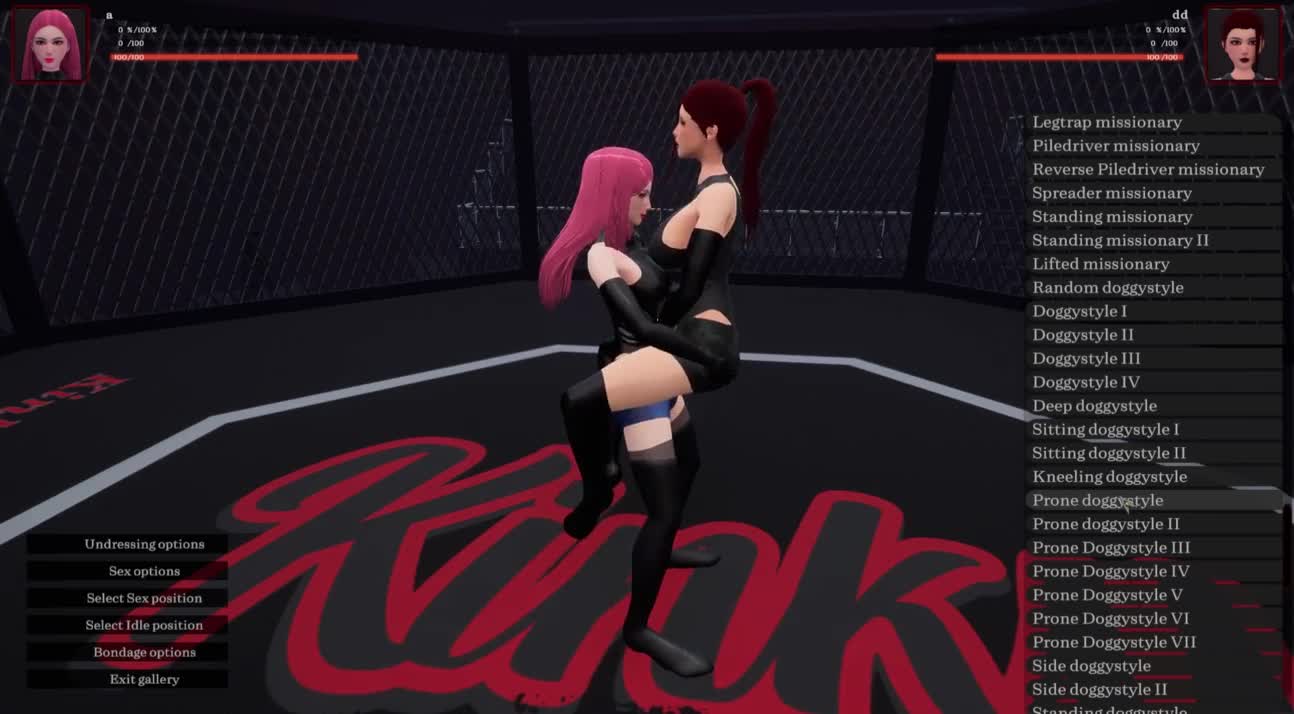Image resolution: width=1294 pixels, height=714 pixels.
Task: Open the Sex options menu
Action: (144, 571)
